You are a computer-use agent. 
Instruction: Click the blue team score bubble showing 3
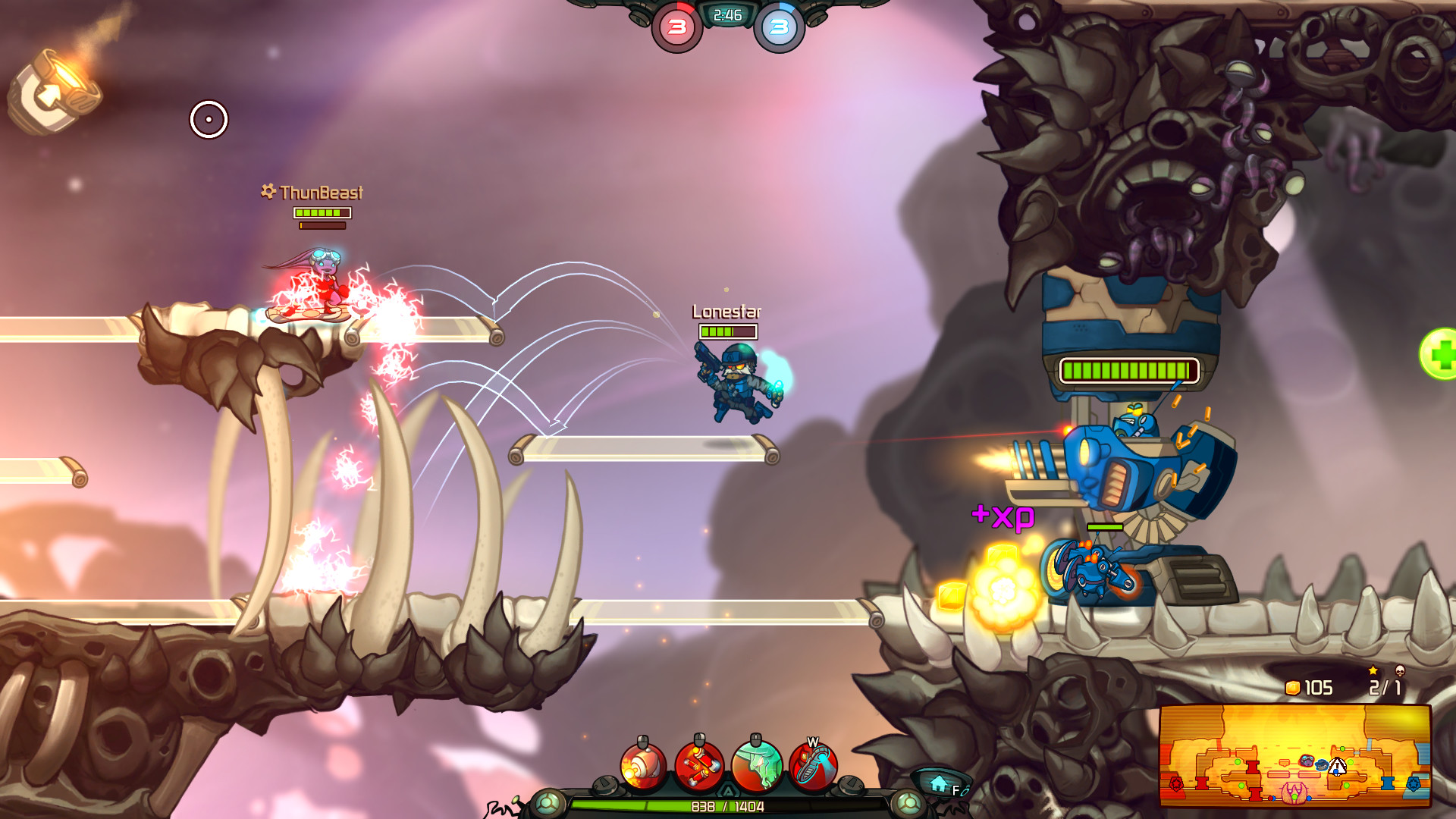tap(781, 25)
